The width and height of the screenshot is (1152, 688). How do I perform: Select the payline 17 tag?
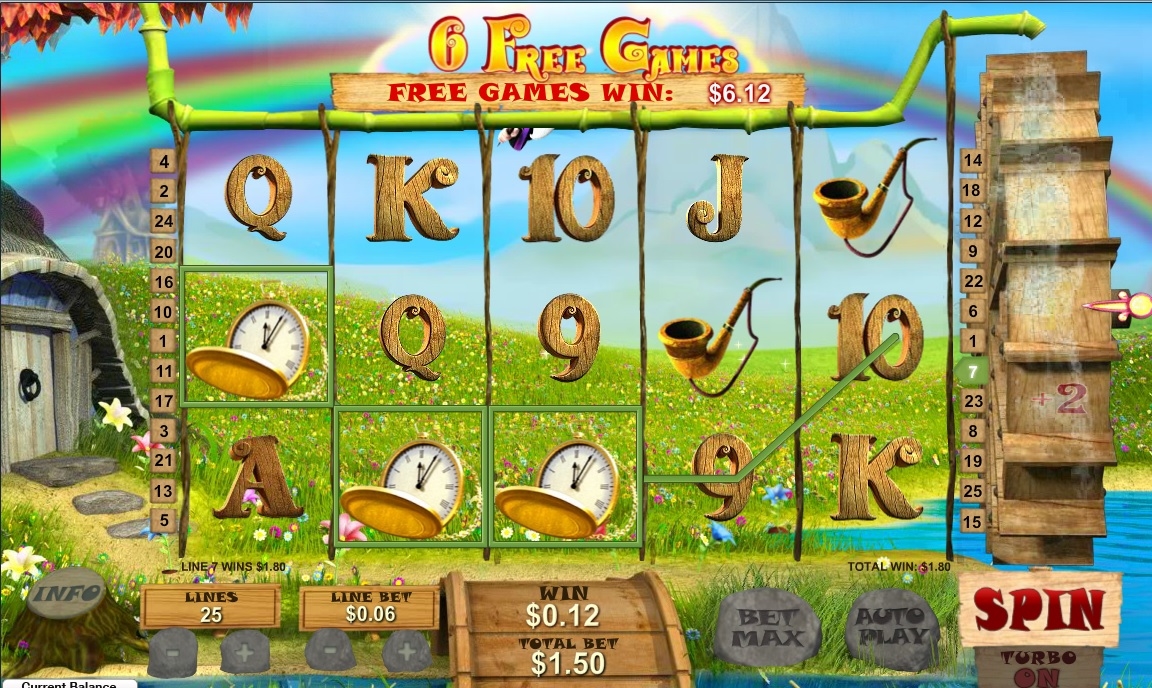coord(163,401)
